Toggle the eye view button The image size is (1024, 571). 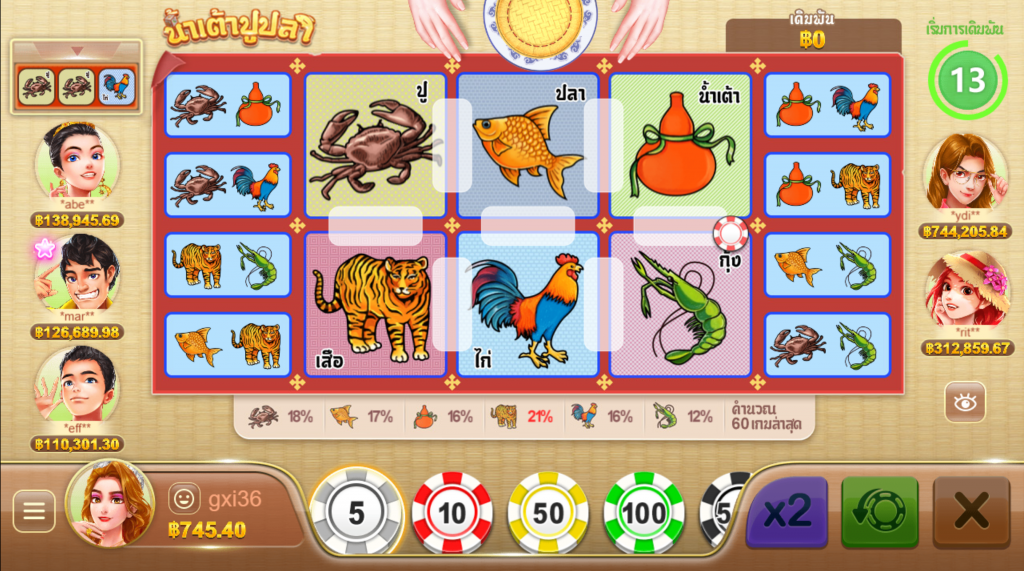coord(965,402)
